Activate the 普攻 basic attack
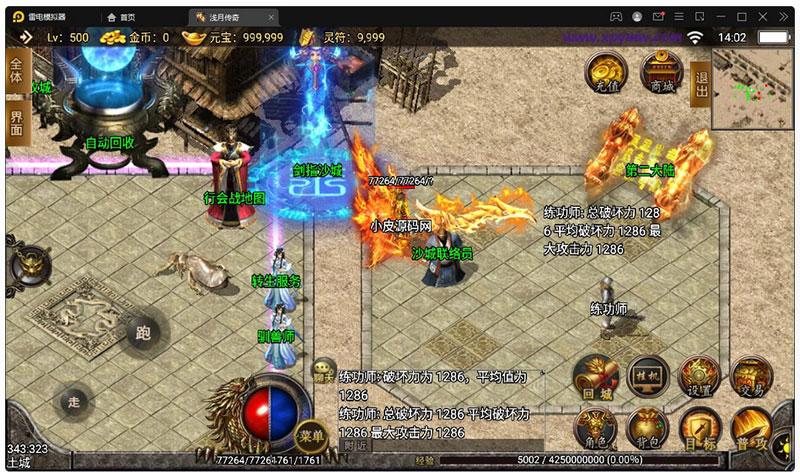Screen dimensions: 800x472 [751, 430]
